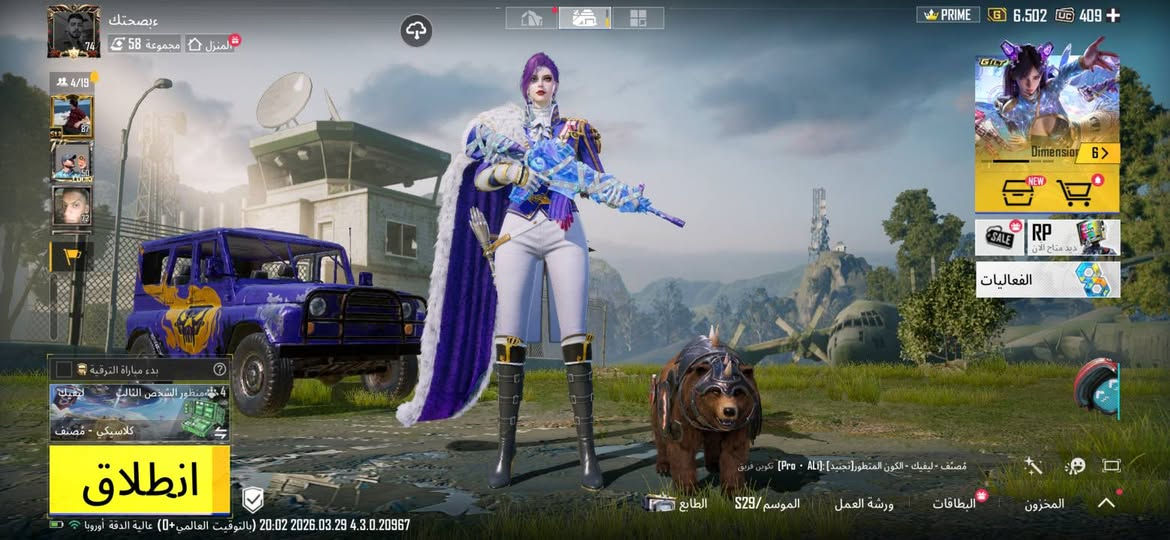Tick the promotion match checkbox
The height and width of the screenshot is (540, 1170).
click(x=64, y=369)
